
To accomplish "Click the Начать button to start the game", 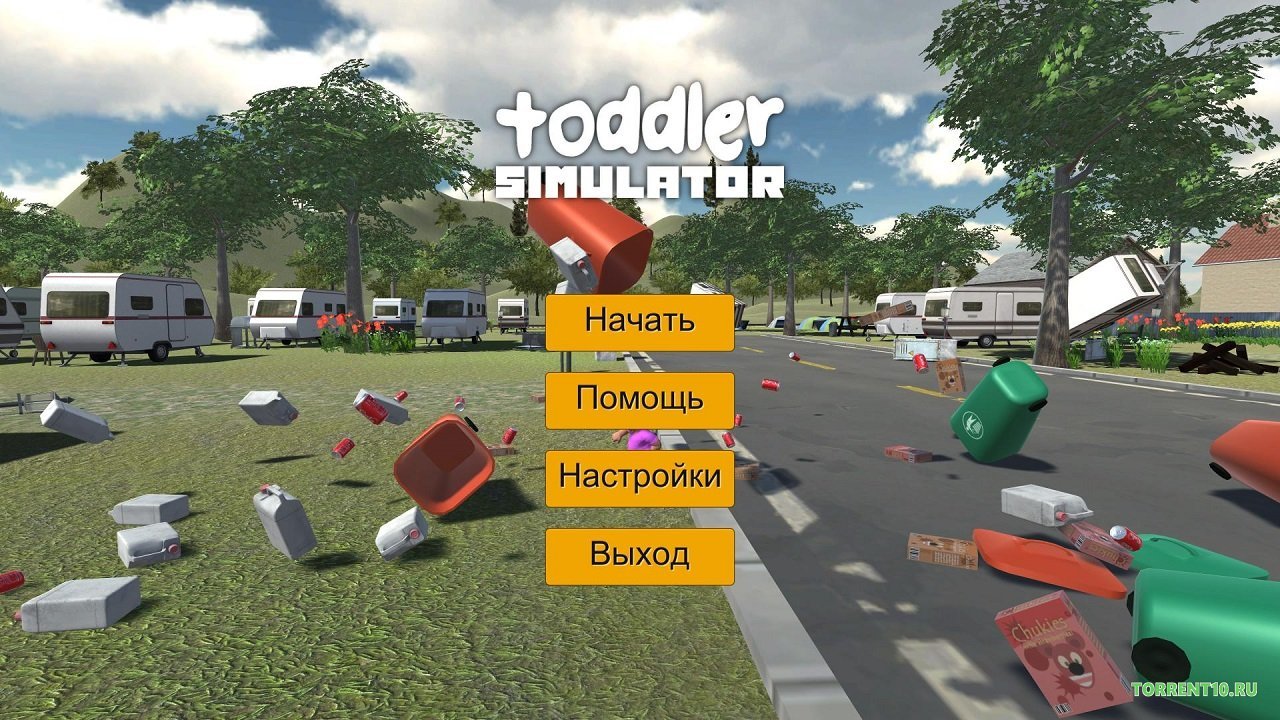I will (639, 322).
